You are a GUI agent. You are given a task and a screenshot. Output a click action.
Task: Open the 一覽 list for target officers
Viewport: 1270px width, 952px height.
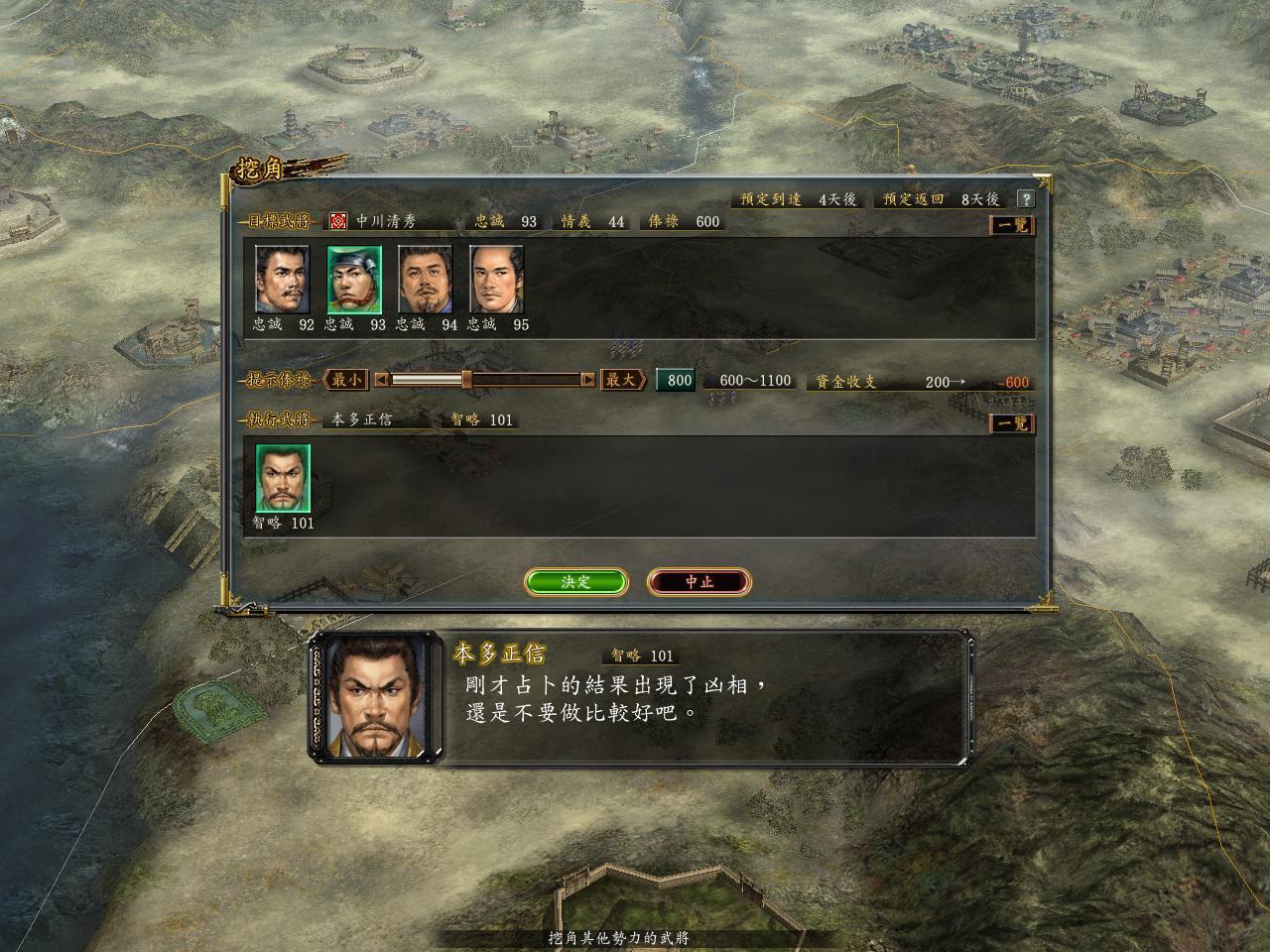pyautogui.click(x=1012, y=225)
